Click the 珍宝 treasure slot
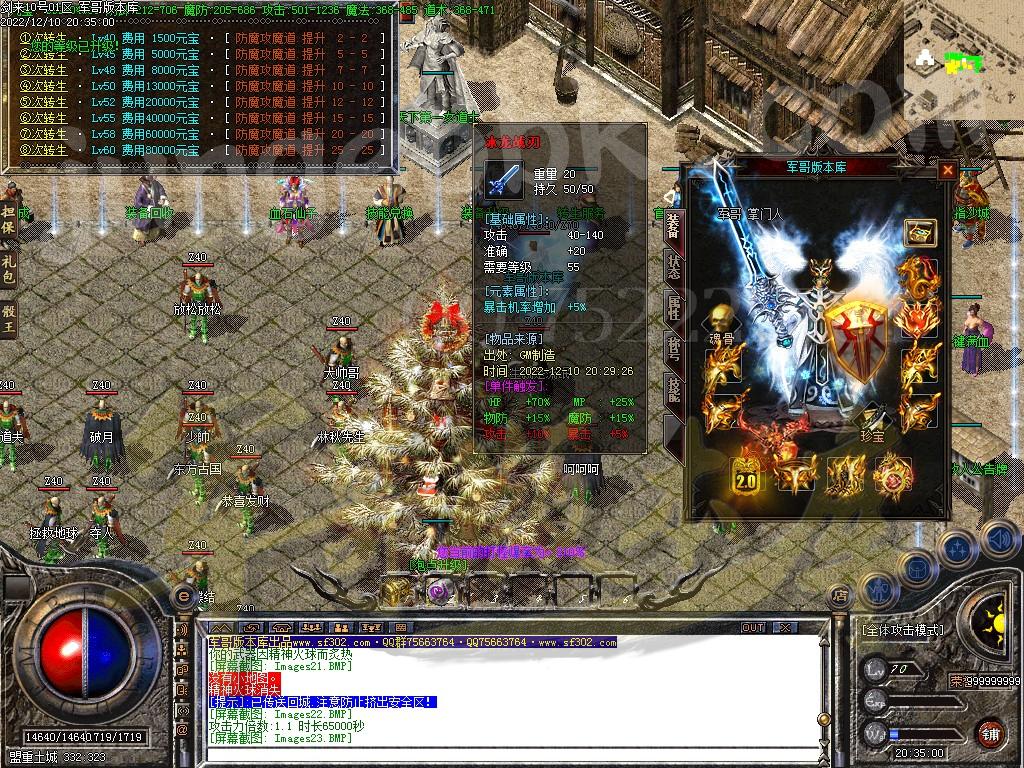This screenshot has width=1024, height=768. [x=872, y=418]
